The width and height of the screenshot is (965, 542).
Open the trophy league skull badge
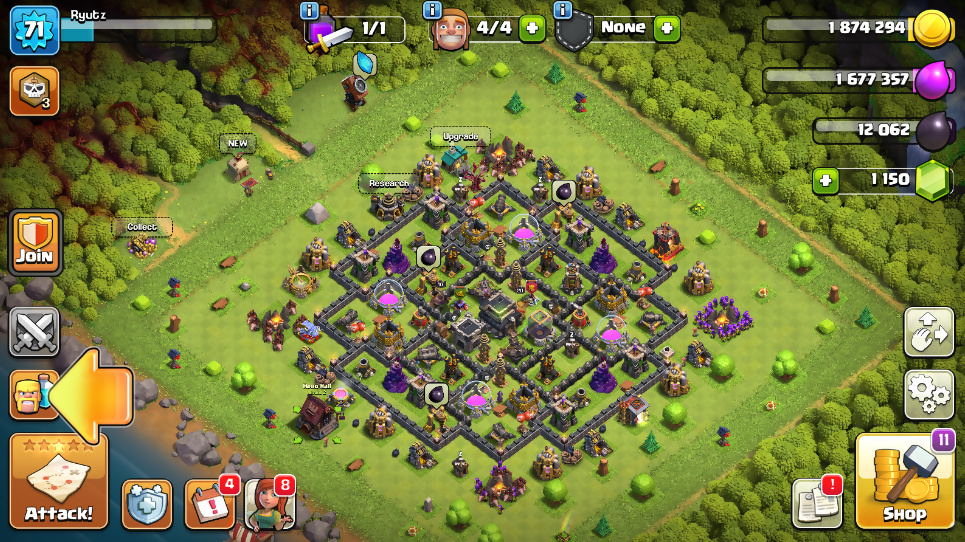tap(34, 91)
